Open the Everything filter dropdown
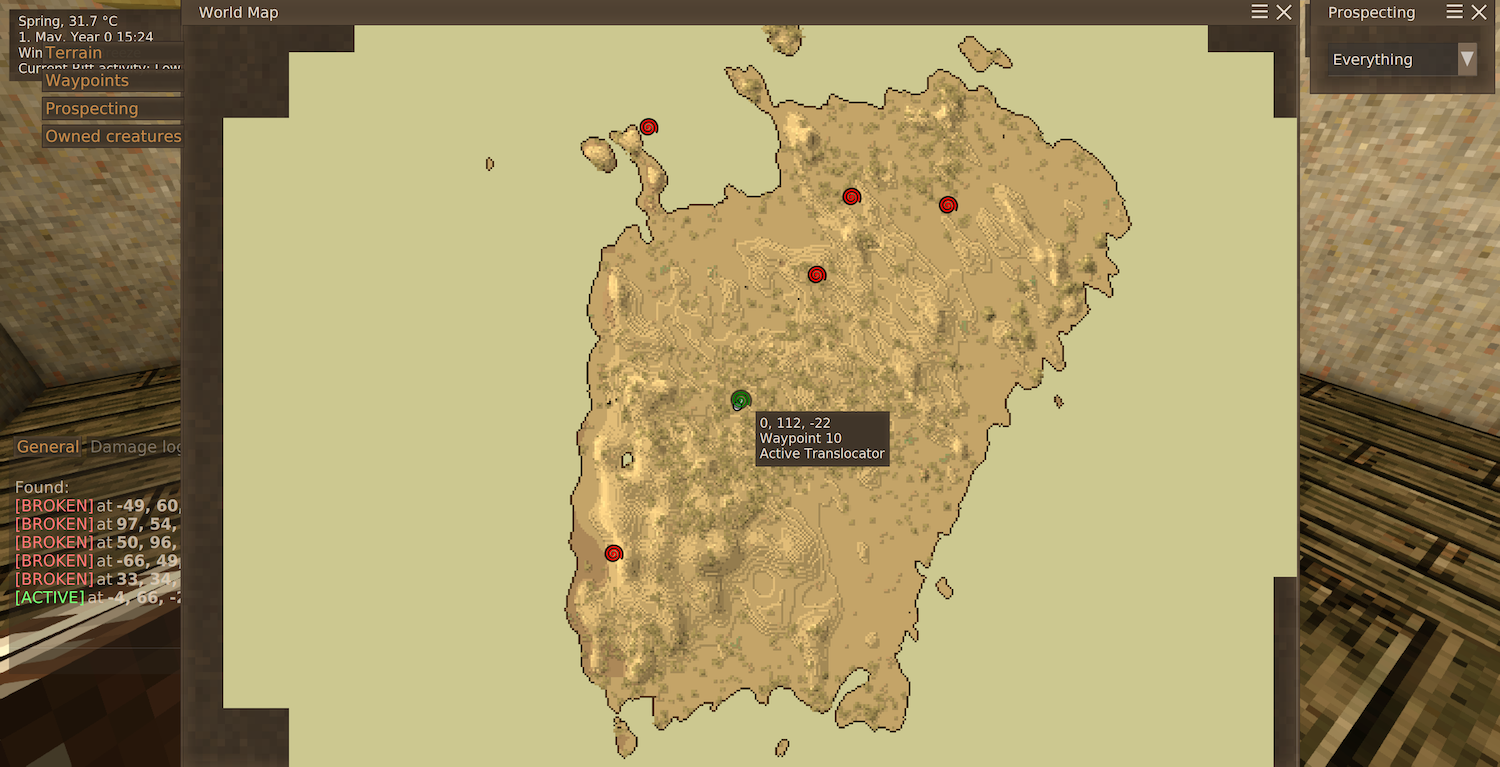The height and width of the screenshot is (767, 1500). 1400,59
